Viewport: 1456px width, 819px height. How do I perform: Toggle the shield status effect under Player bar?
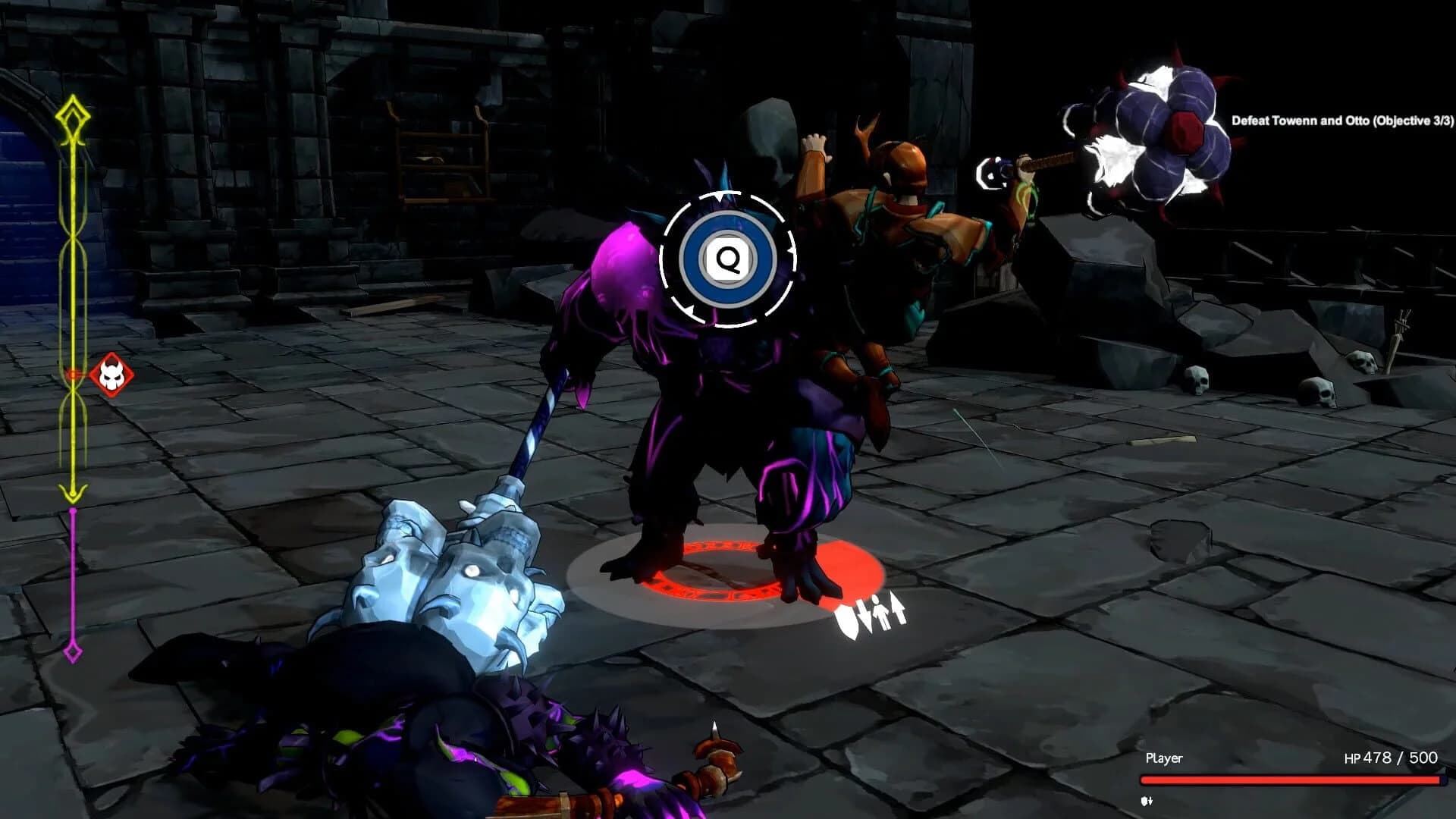coord(1147,801)
